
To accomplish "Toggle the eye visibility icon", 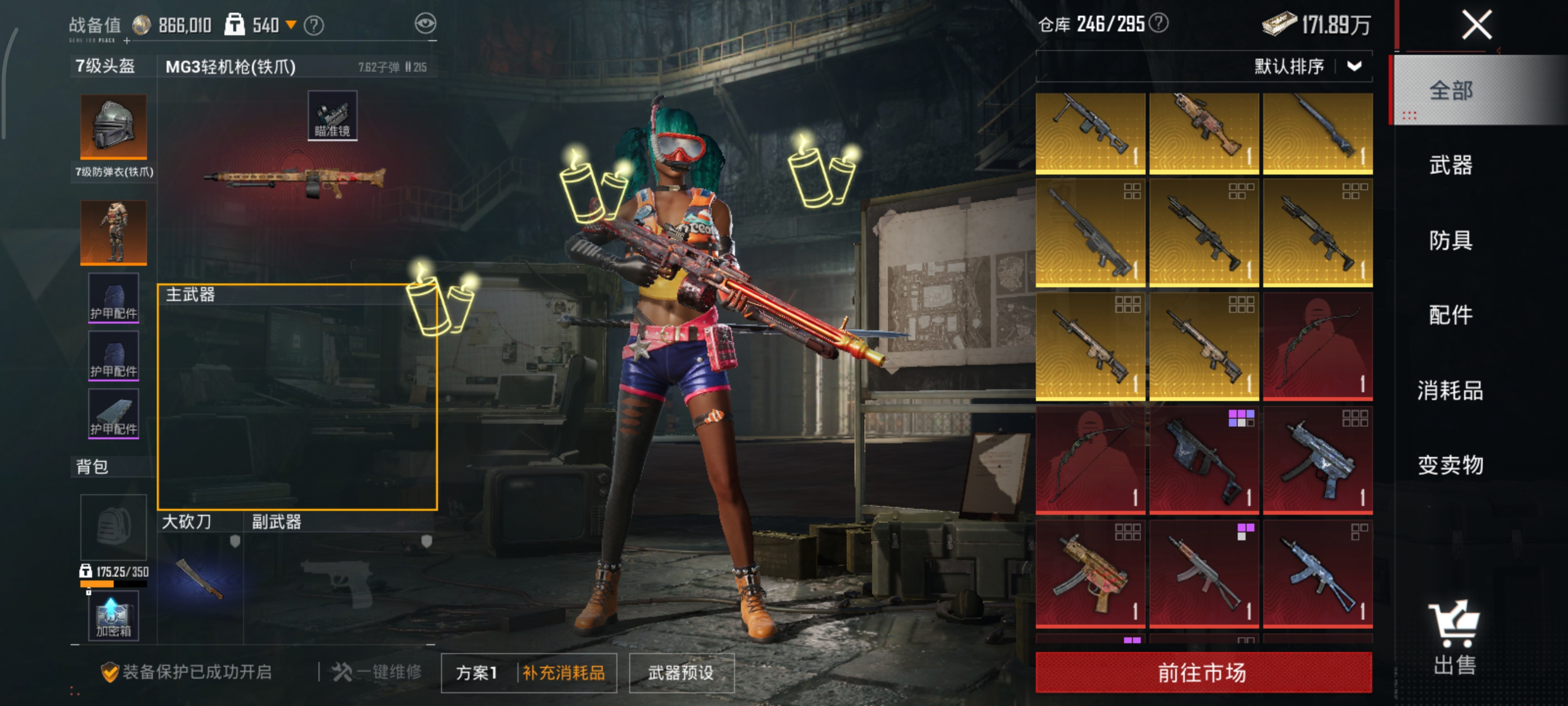I will (x=425, y=24).
